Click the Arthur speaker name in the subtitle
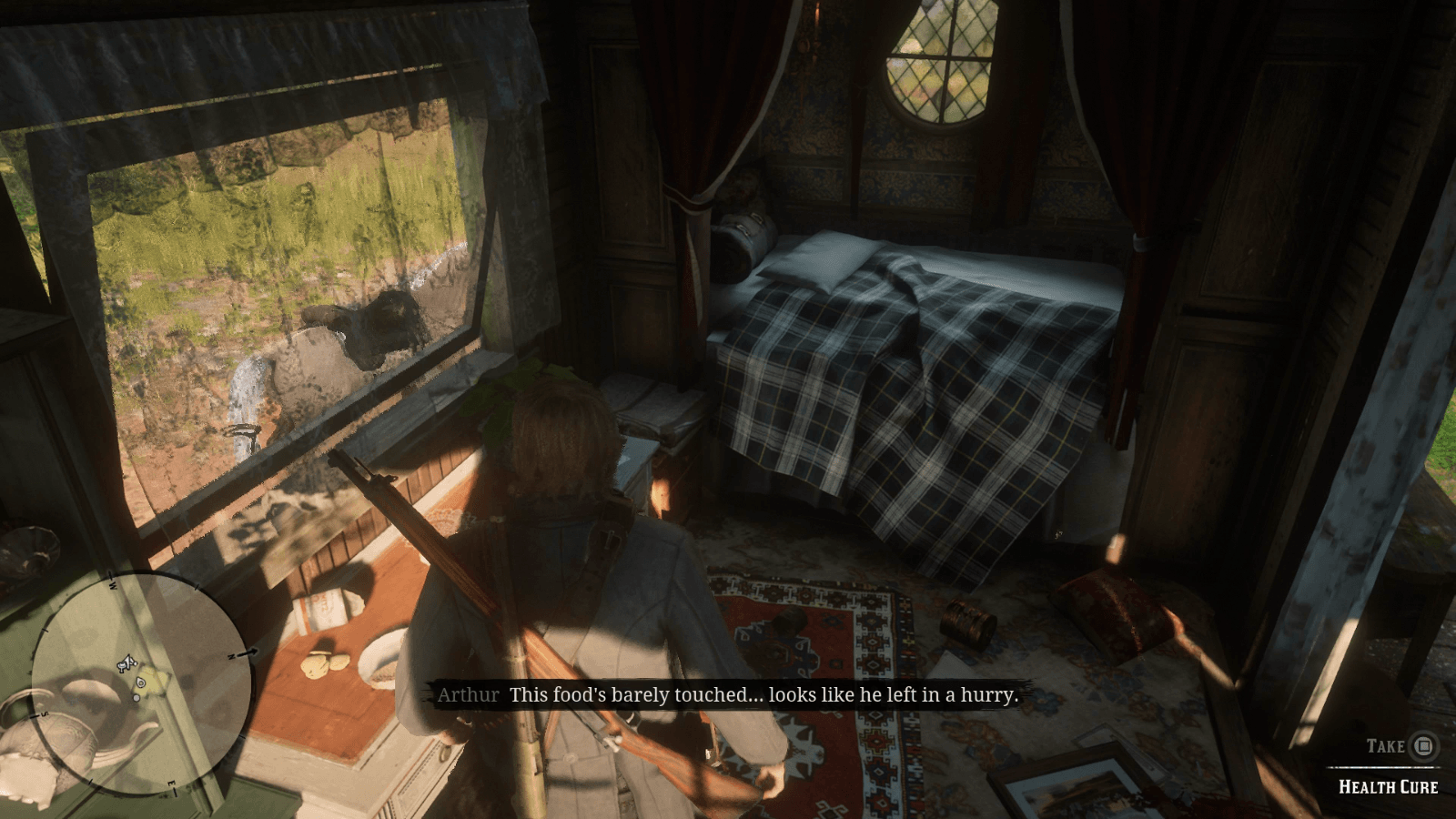 tap(467, 694)
